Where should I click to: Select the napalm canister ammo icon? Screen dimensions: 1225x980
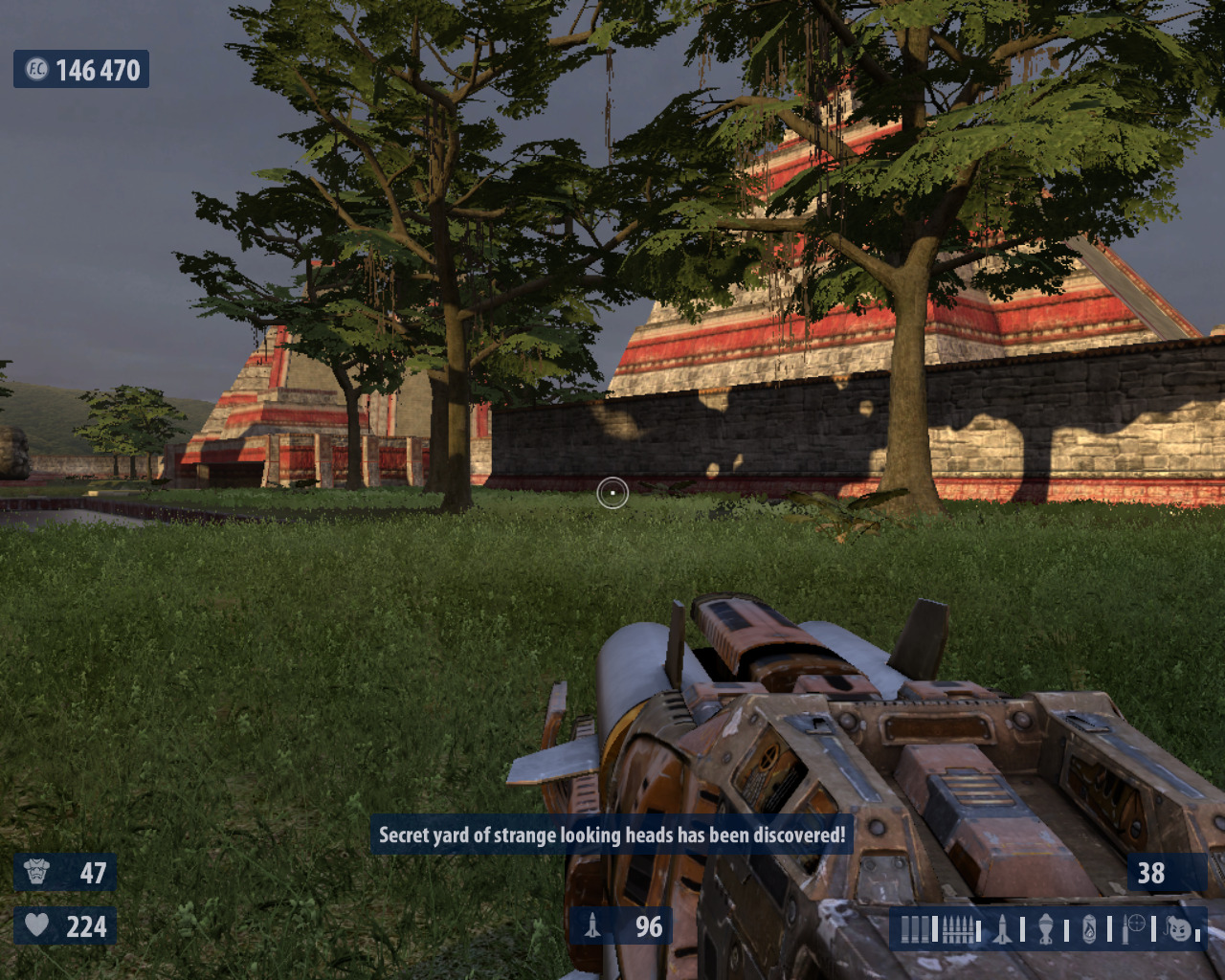click(x=1089, y=928)
